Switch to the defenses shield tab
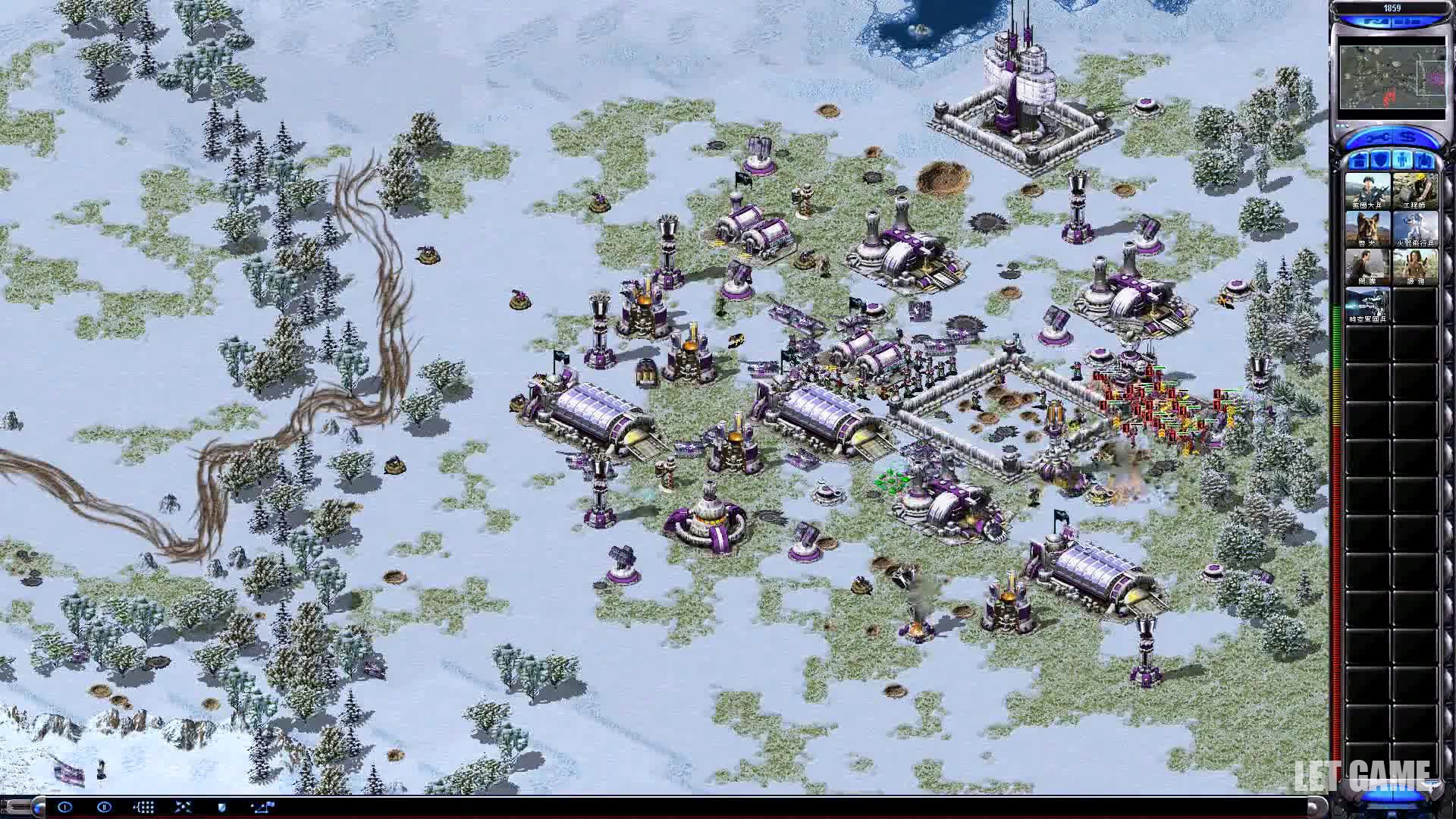The image size is (1456, 819). pyautogui.click(x=1381, y=162)
